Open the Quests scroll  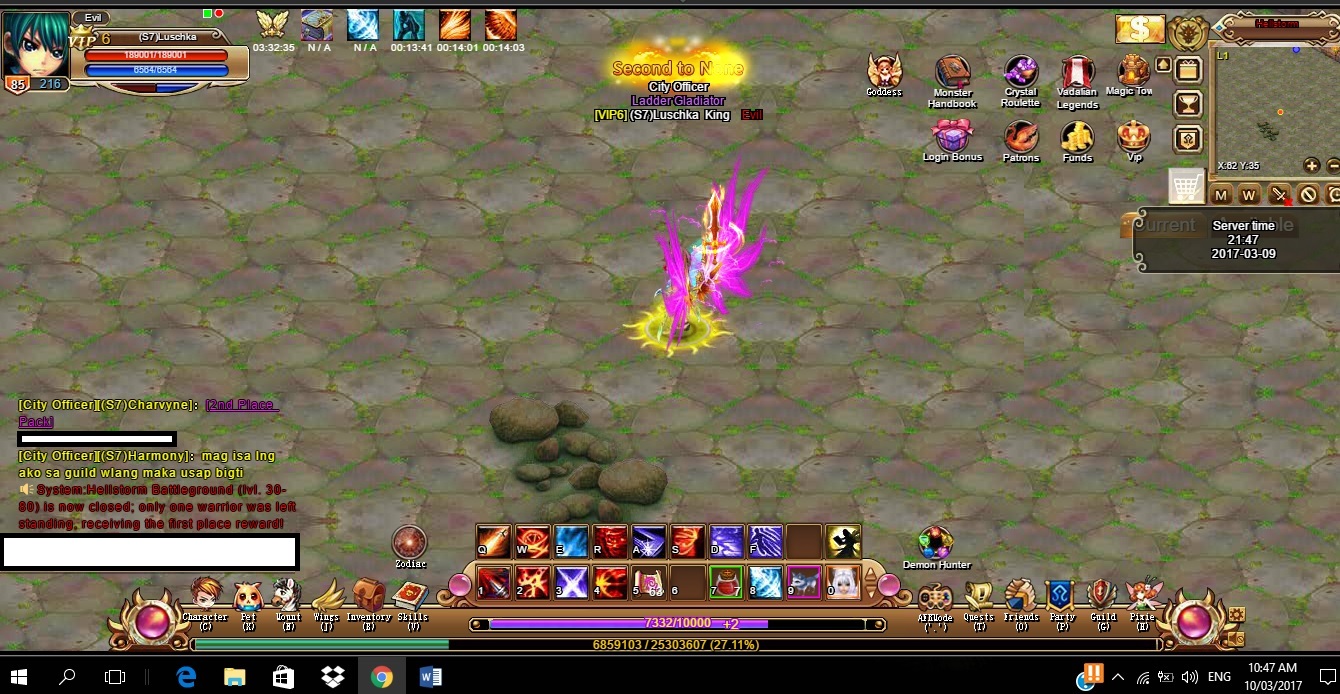pos(979,597)
